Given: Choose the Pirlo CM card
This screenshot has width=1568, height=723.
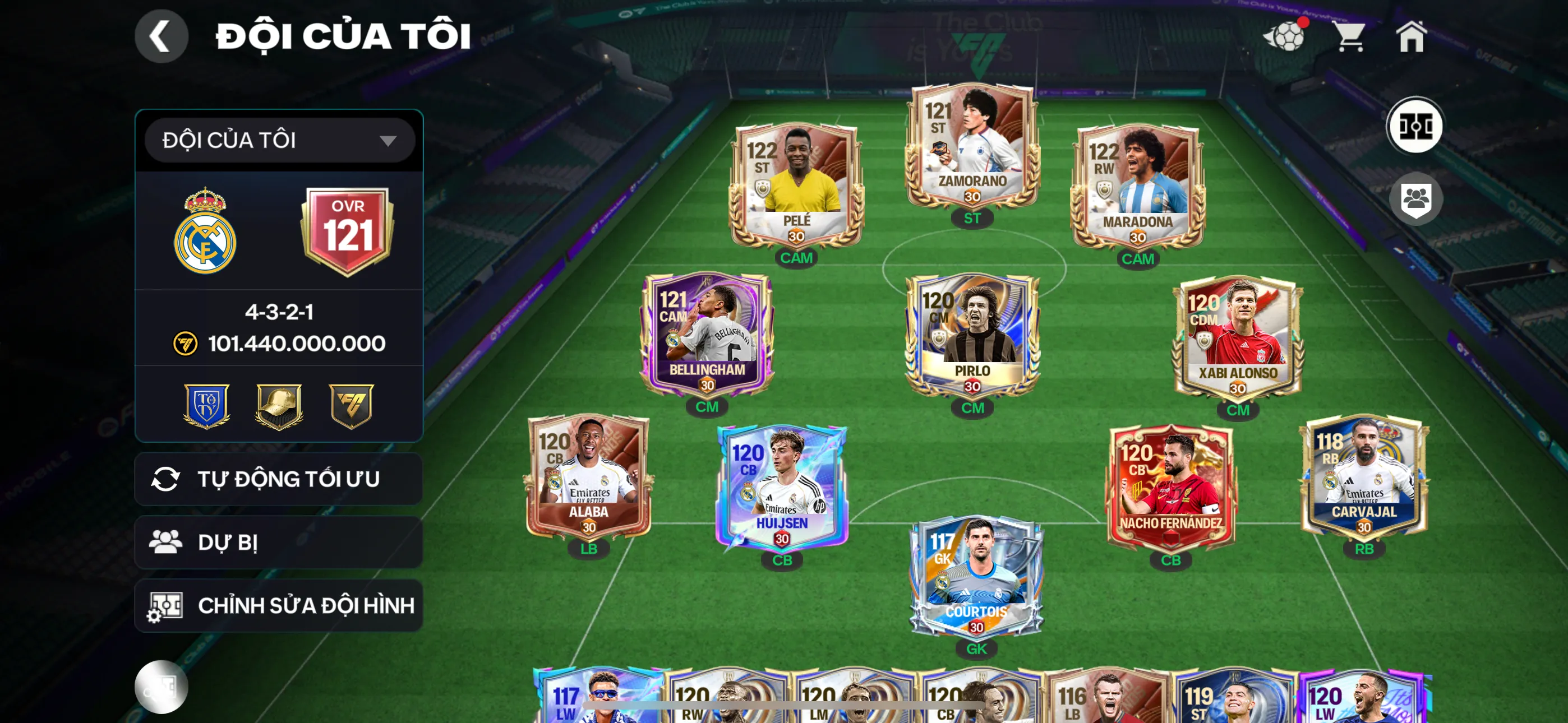Looking at the screenshot, I should click(972, 336).
